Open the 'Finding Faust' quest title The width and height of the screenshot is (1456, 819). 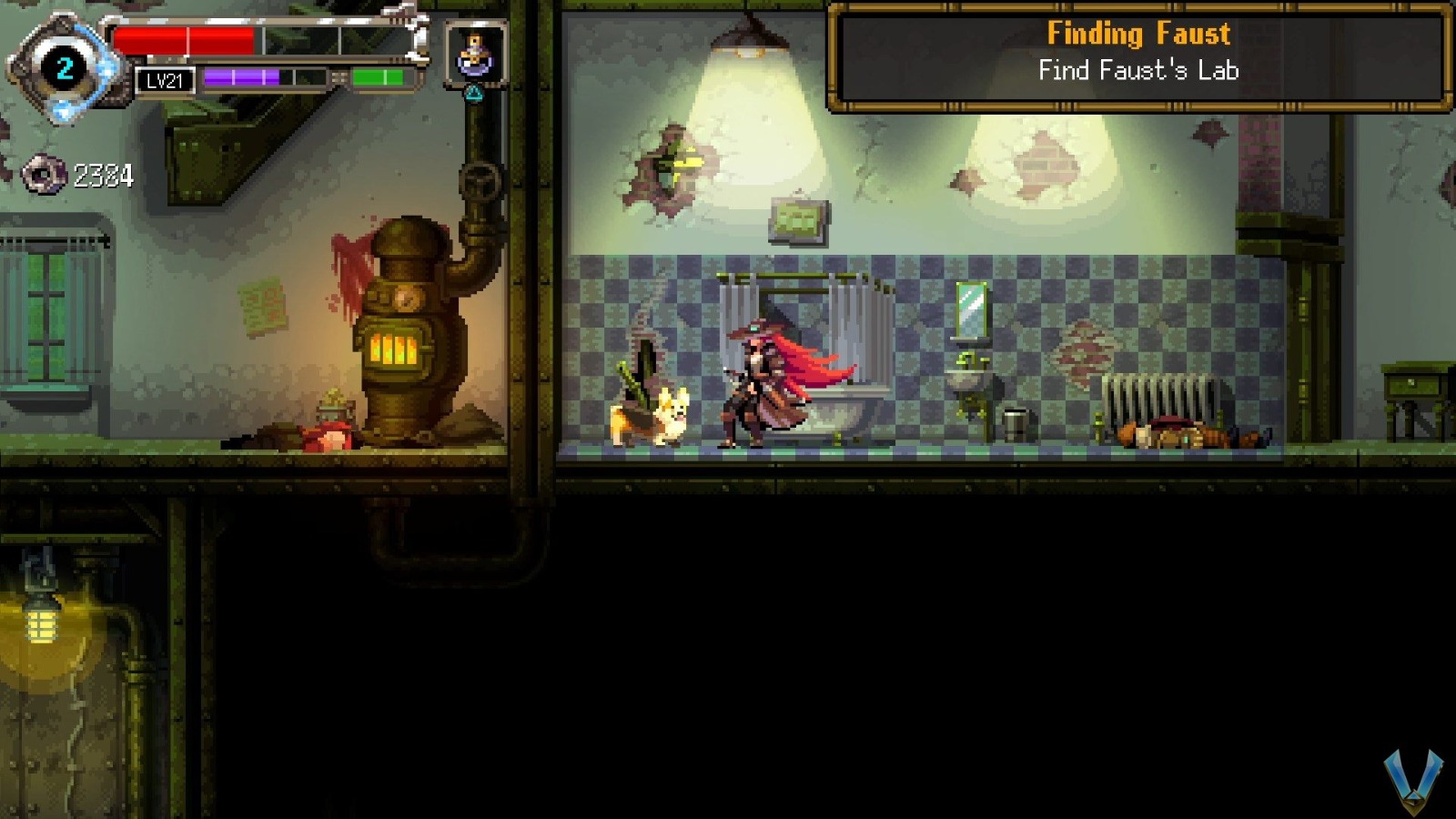click(1138, 35)
